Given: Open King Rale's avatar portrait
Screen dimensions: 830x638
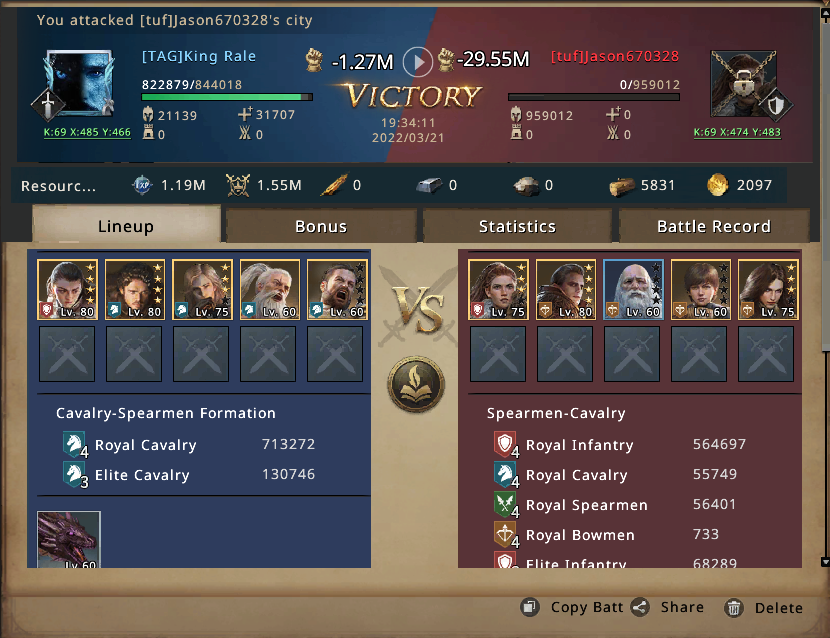Looking at the screenshot, I should click(80, 84).
